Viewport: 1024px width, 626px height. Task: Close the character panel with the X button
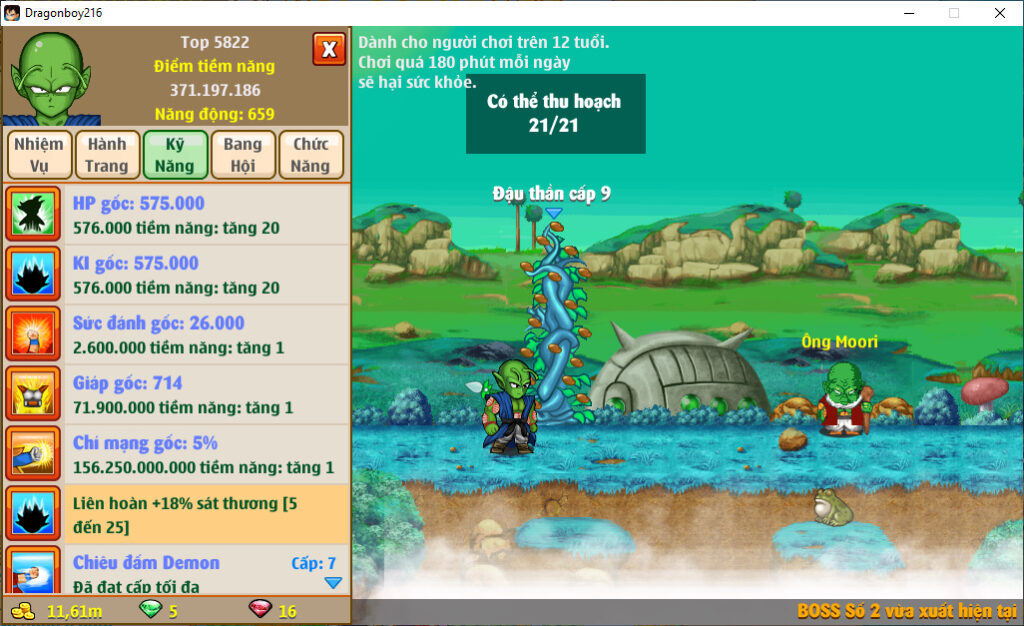(x=329, y=49)
